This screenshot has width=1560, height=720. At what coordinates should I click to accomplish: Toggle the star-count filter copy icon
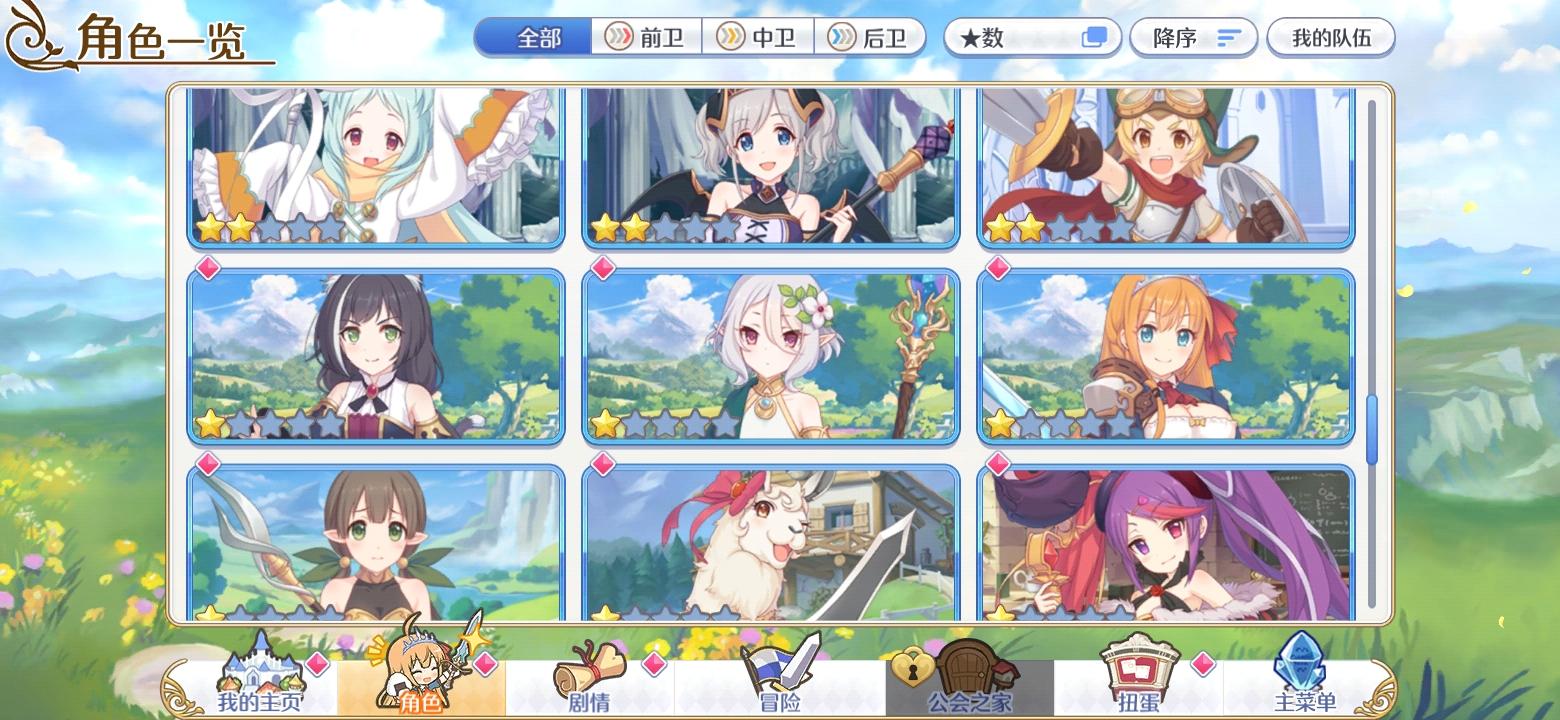pyautogui.click(x=1095, y=36)
